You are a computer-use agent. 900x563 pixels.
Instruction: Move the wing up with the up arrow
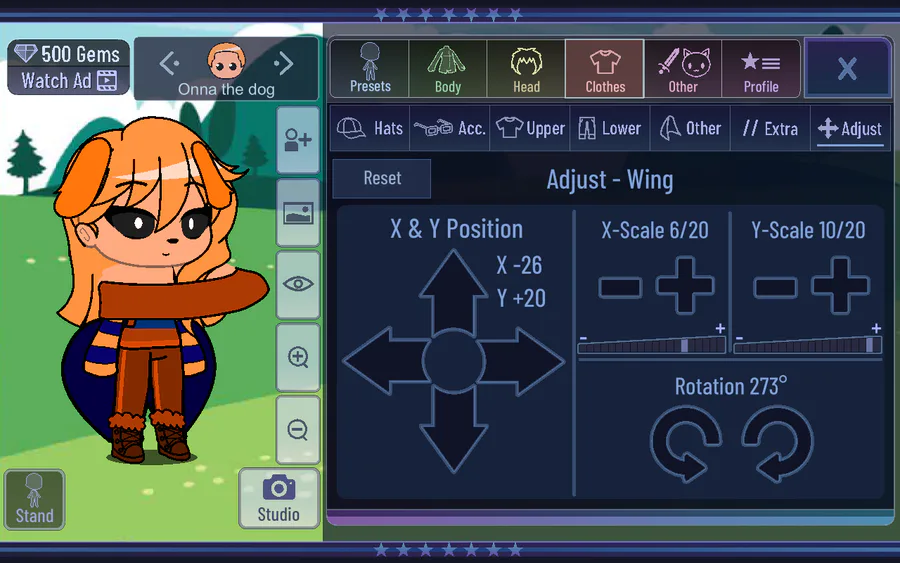point(453,290)
